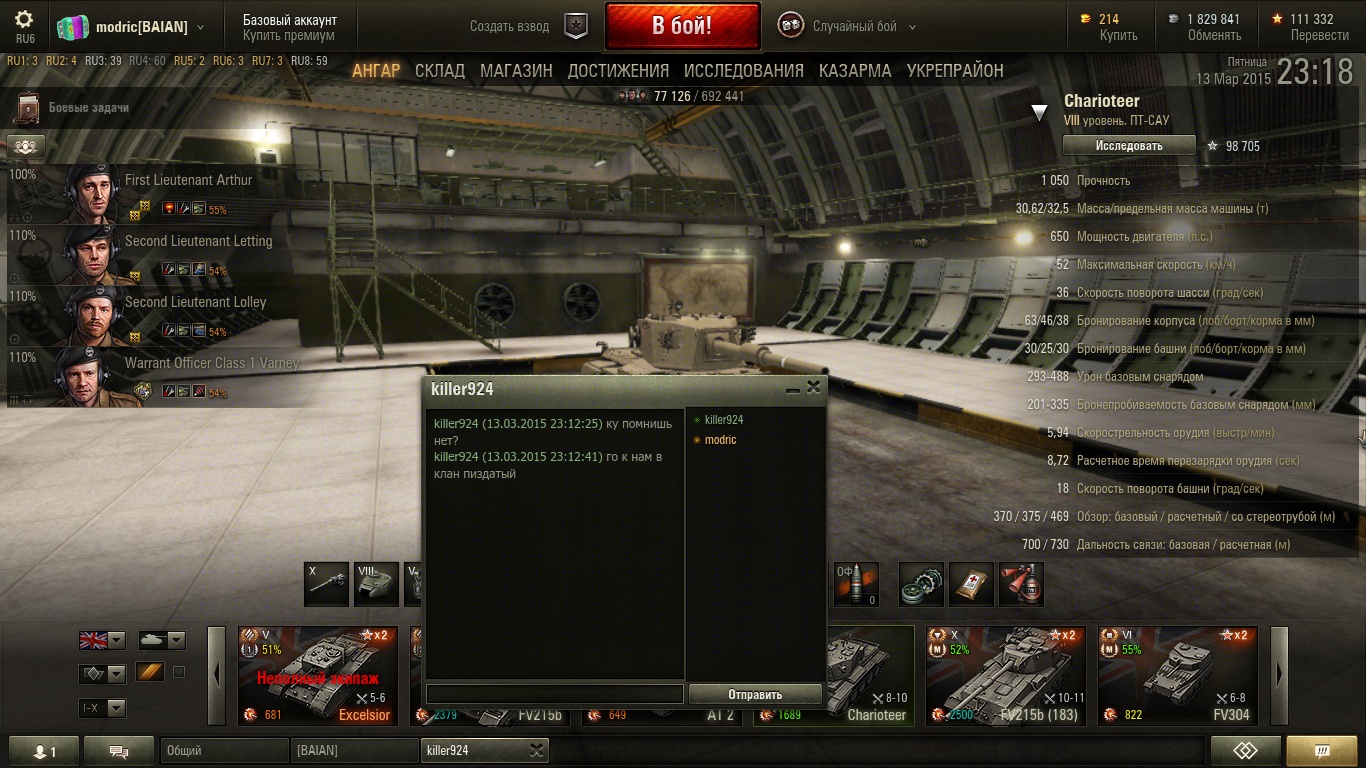Open the ИССЛЕДОВАНИЯ tab

click(x=743, y=71)
